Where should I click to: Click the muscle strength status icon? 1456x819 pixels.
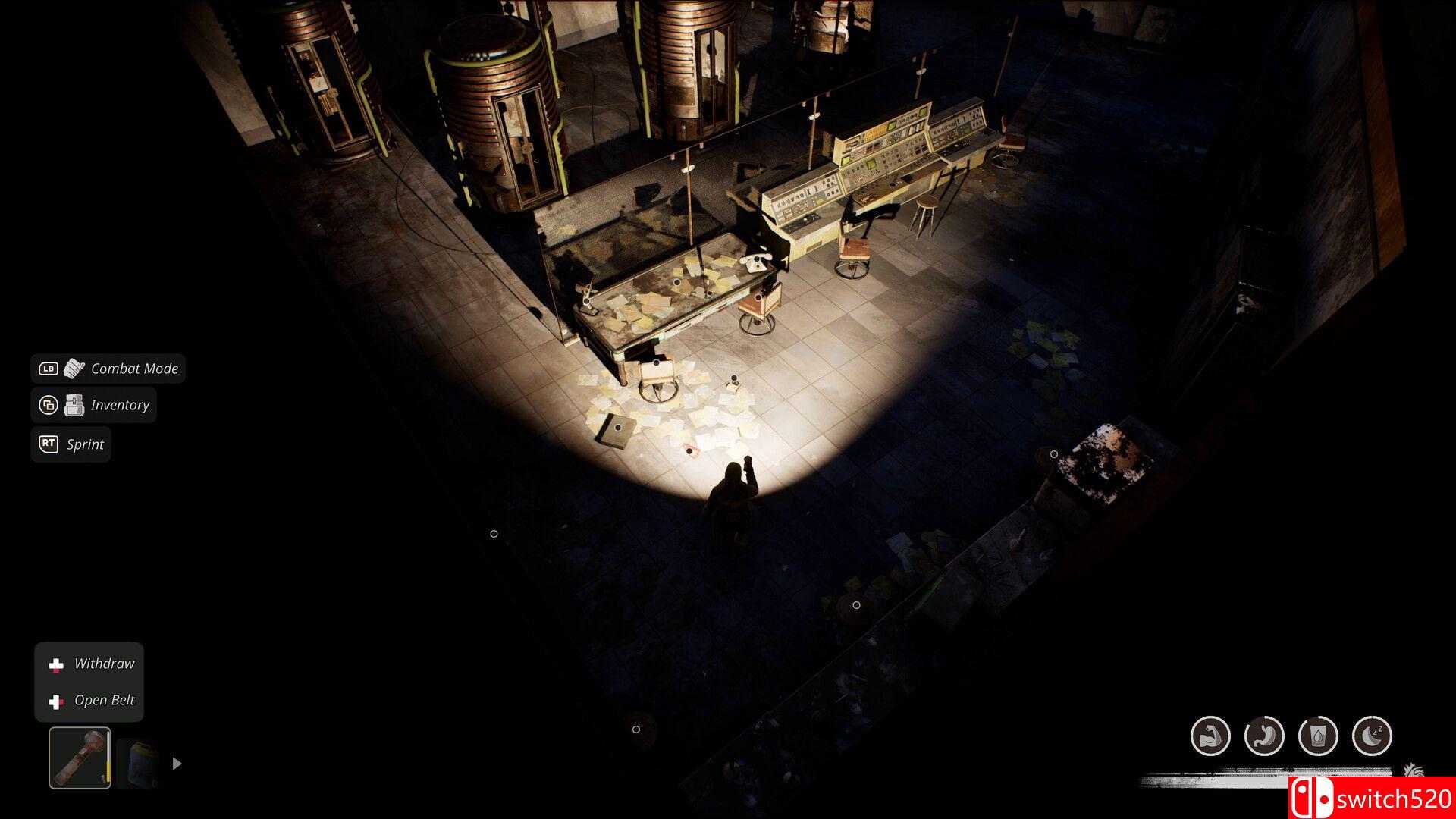[1210, 736]
